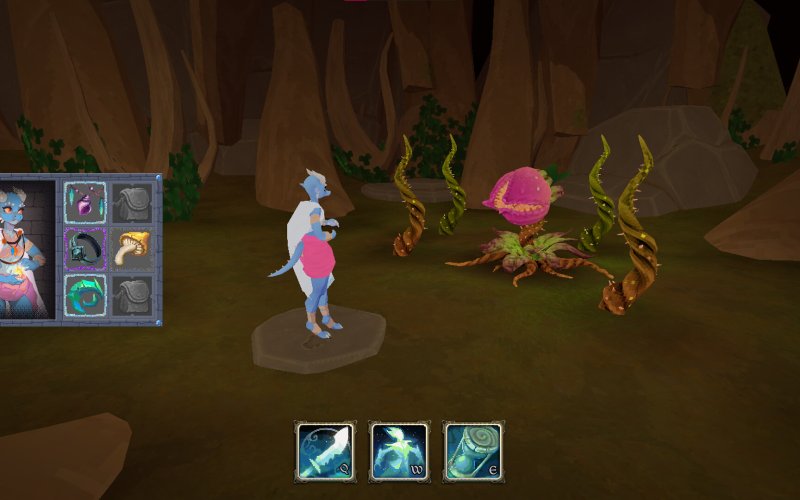This screenshot has height=500, width=800.
Task: Choose the green swirl shell item
Action: tap(85, 296)
